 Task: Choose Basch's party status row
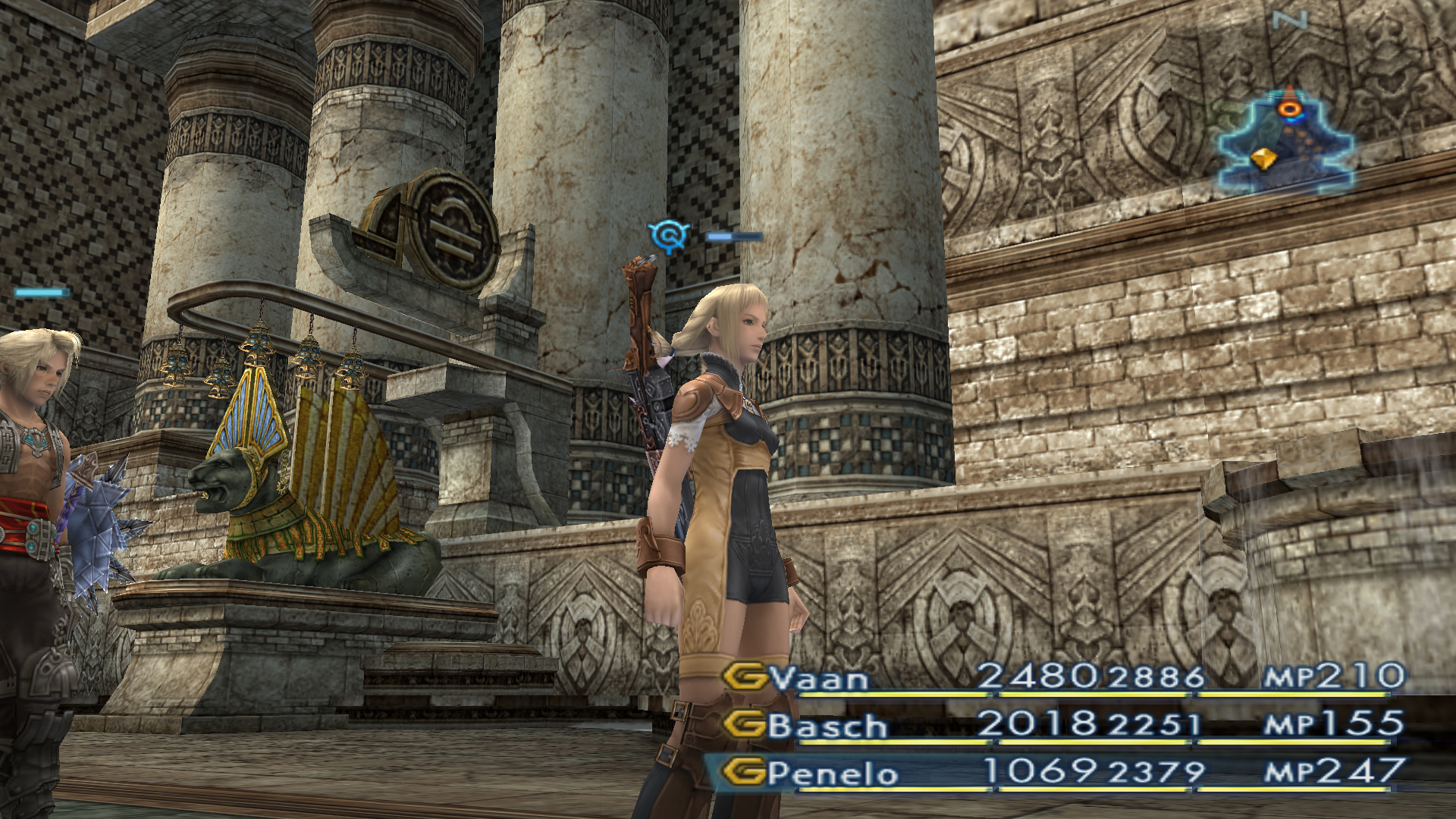tap(1062, 726)
